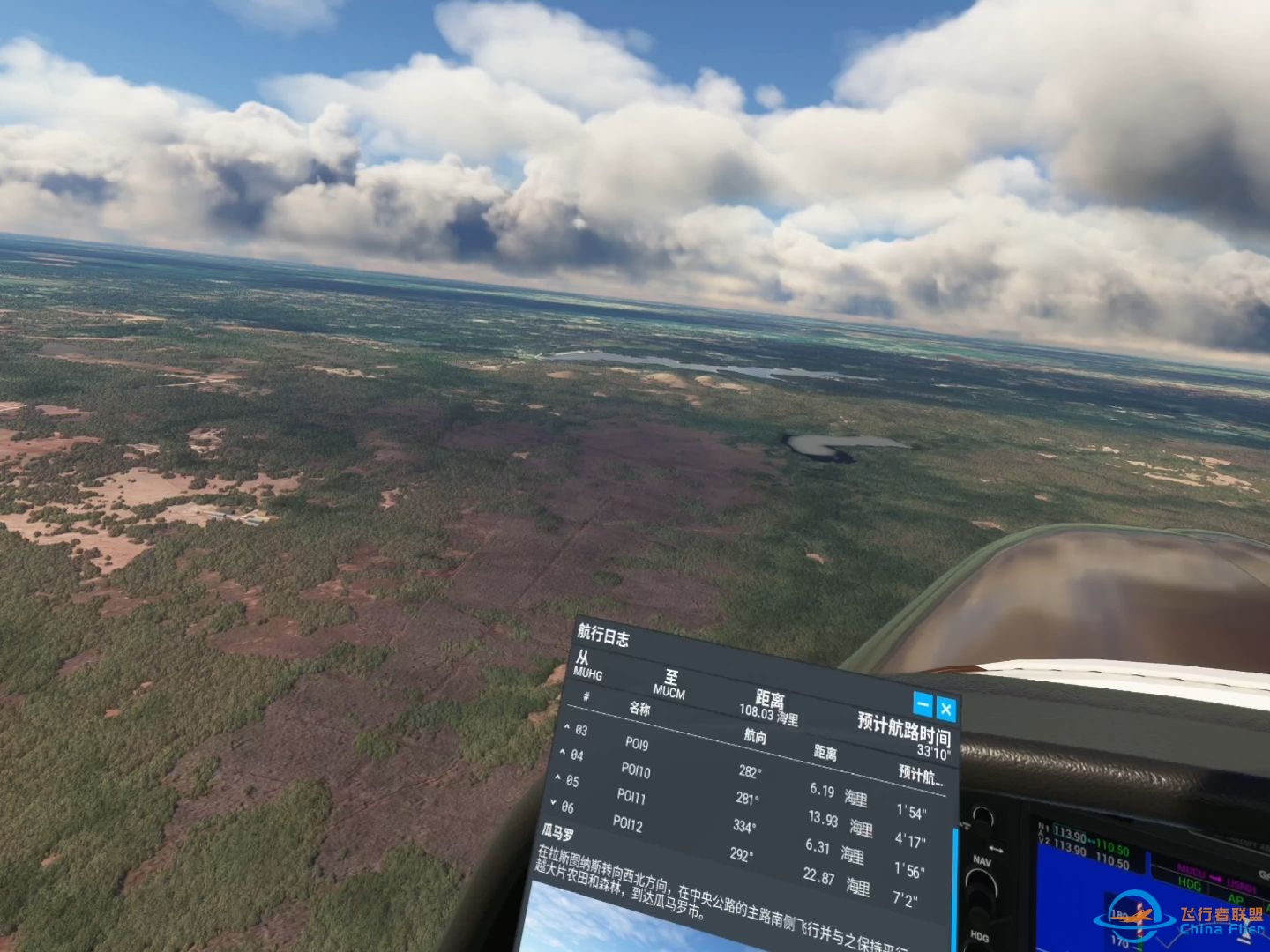Collapse waypoint entry 06 in the flight log
The height and width of the screenshot is (952, 1270).
554,803
